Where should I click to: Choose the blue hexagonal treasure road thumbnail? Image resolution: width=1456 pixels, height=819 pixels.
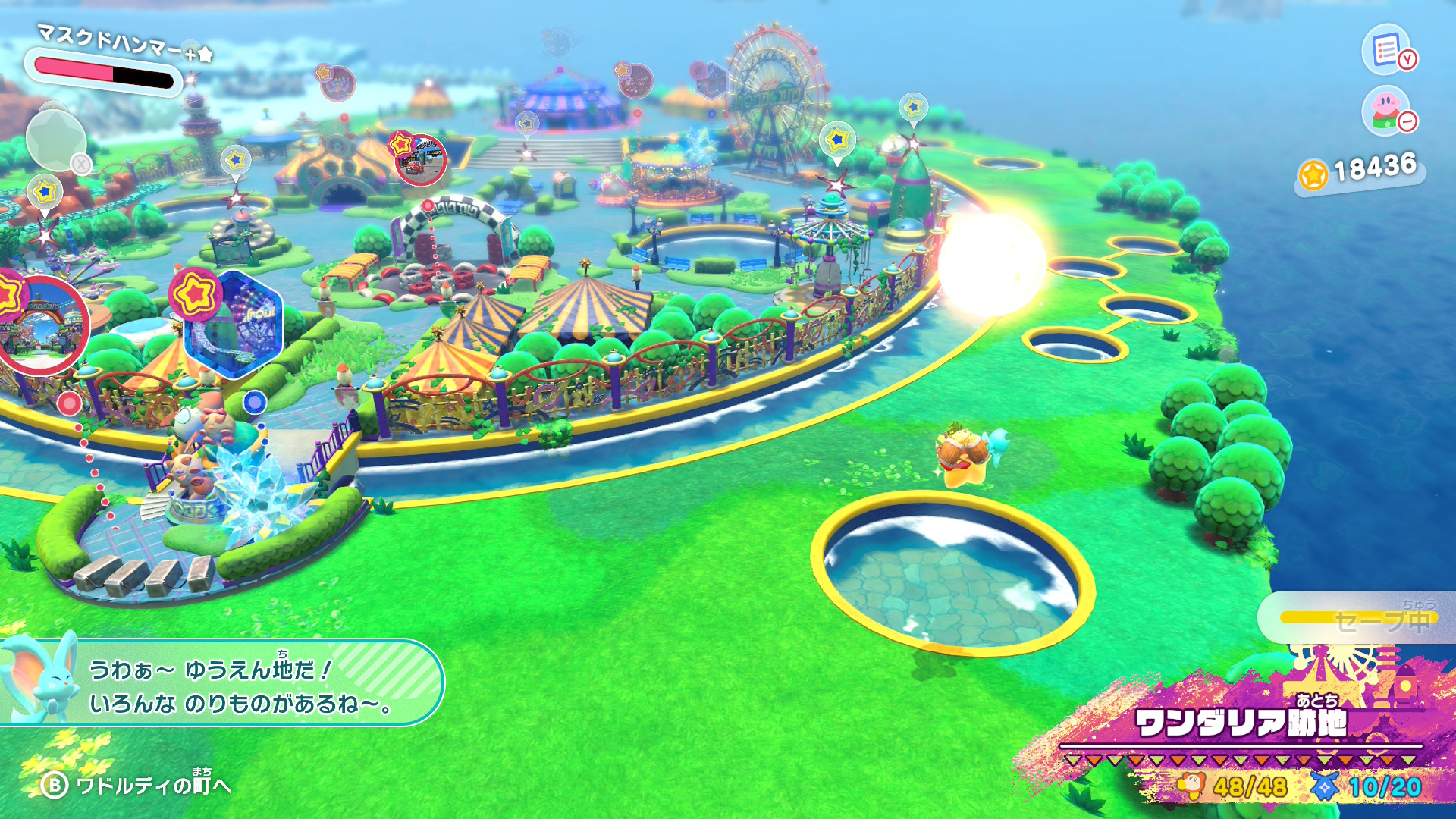(x=234, y=326)
